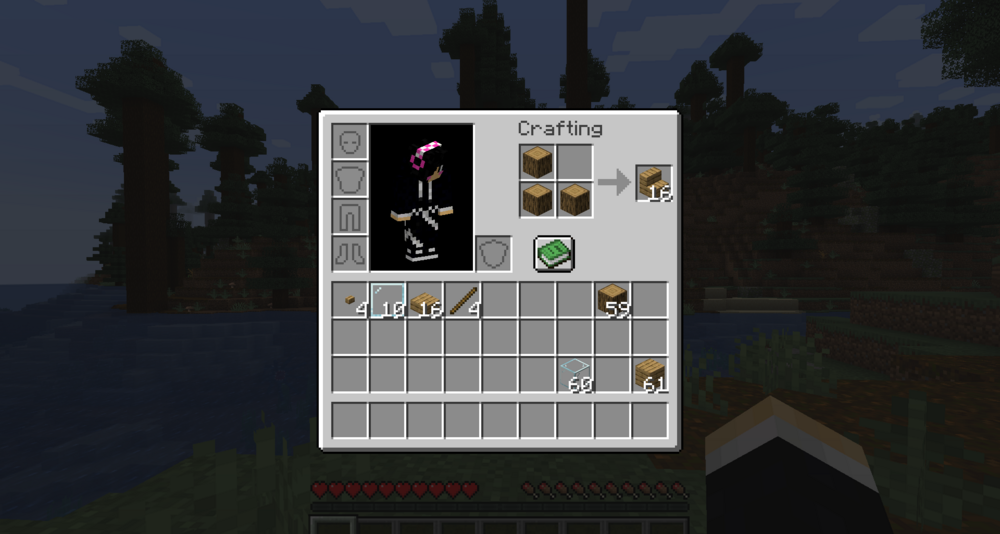The width and height of the screenshot is (1000, 534).
Task: Click the empty helmet armor slot
Action: (350, 142)
